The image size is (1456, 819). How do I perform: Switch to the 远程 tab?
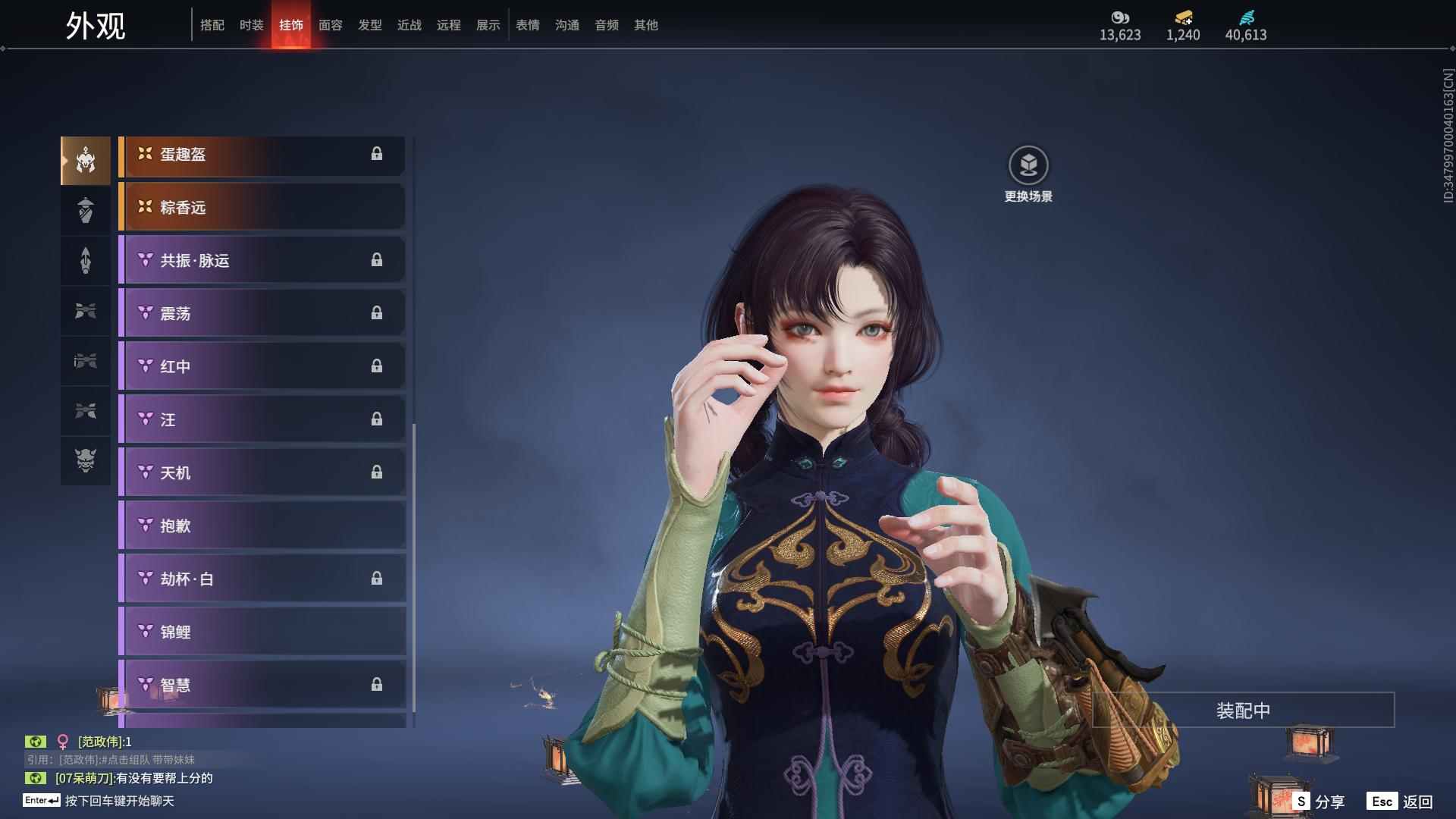pos(448,25)
